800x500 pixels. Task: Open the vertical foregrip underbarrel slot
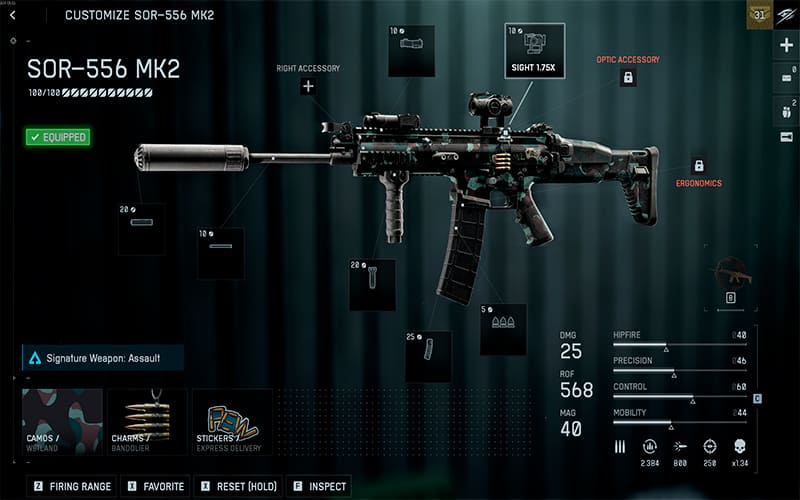pos(372,284)
